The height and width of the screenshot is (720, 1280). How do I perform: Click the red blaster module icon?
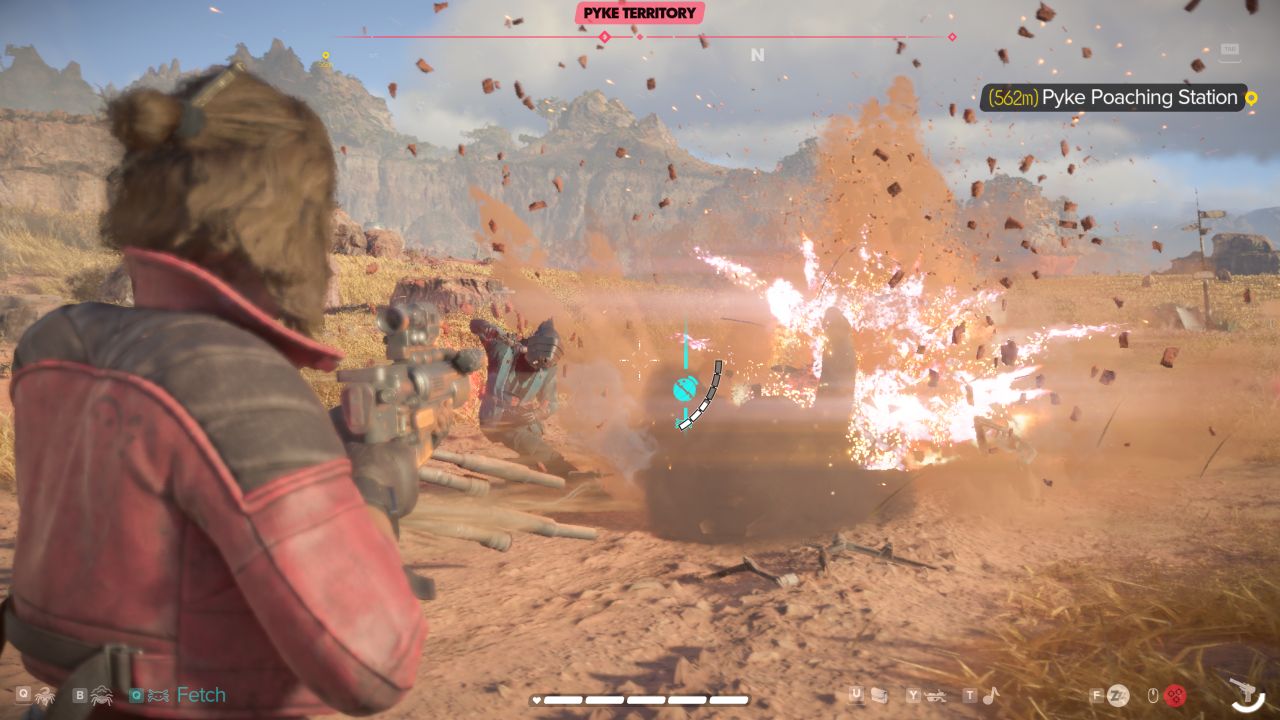pos(1177,695)
